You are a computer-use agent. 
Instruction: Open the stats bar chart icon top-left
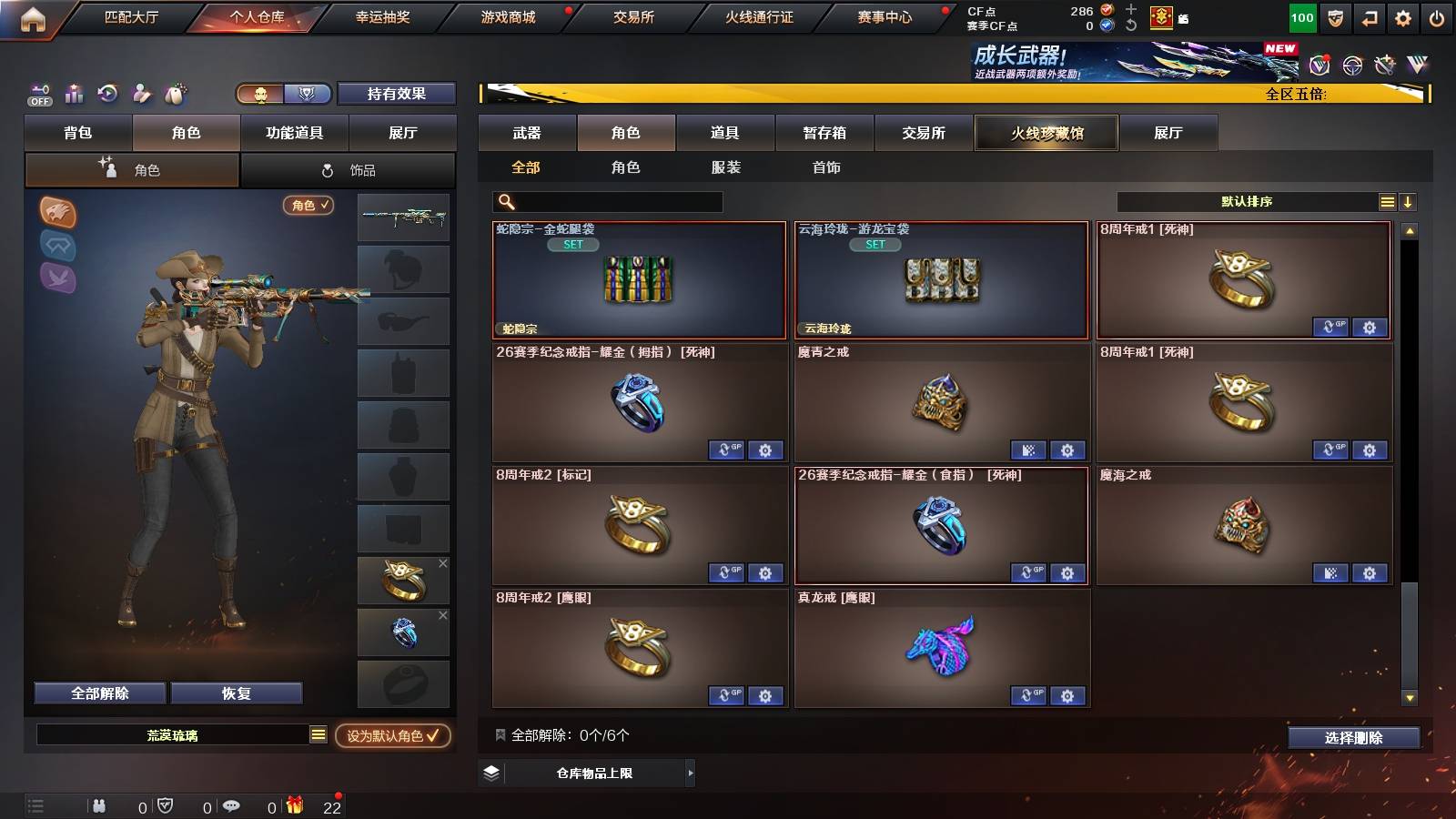[73, 94]
